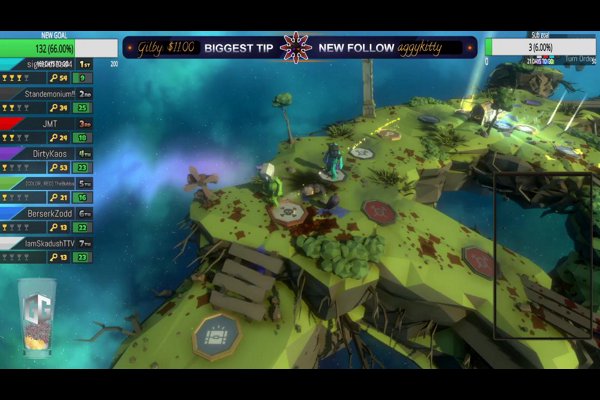Click the star emblem on the stream banner
The height and width of the screenshot is (400, 600).
click(295, 47)
